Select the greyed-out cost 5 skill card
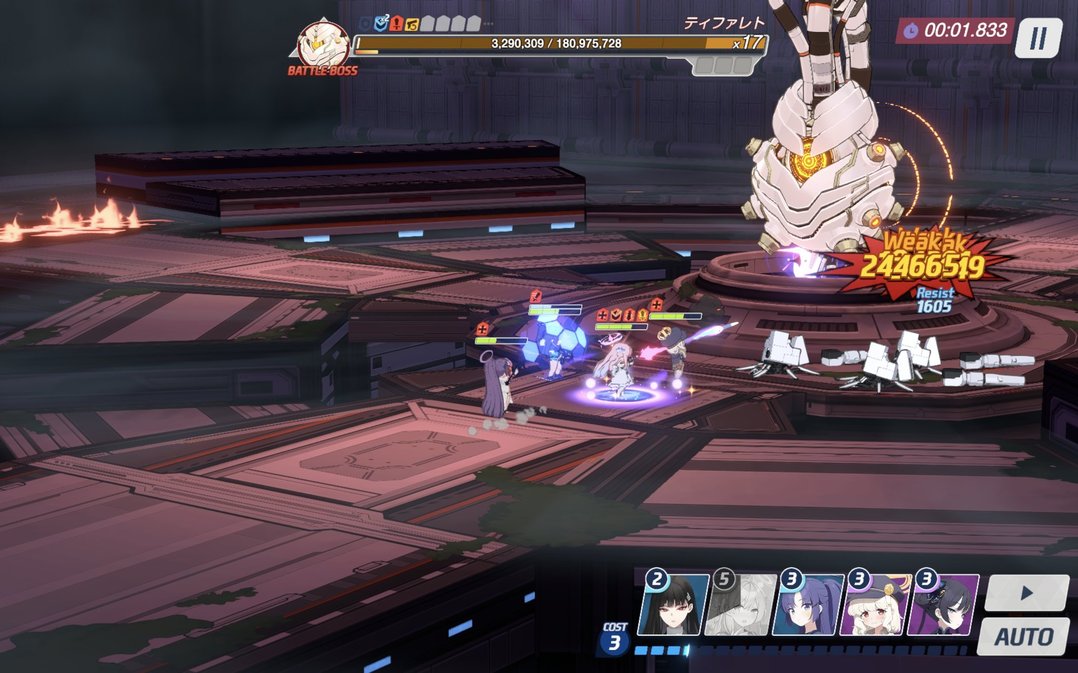The height and width of the screenshot is (673, 1078). click(x=738, y=605)
